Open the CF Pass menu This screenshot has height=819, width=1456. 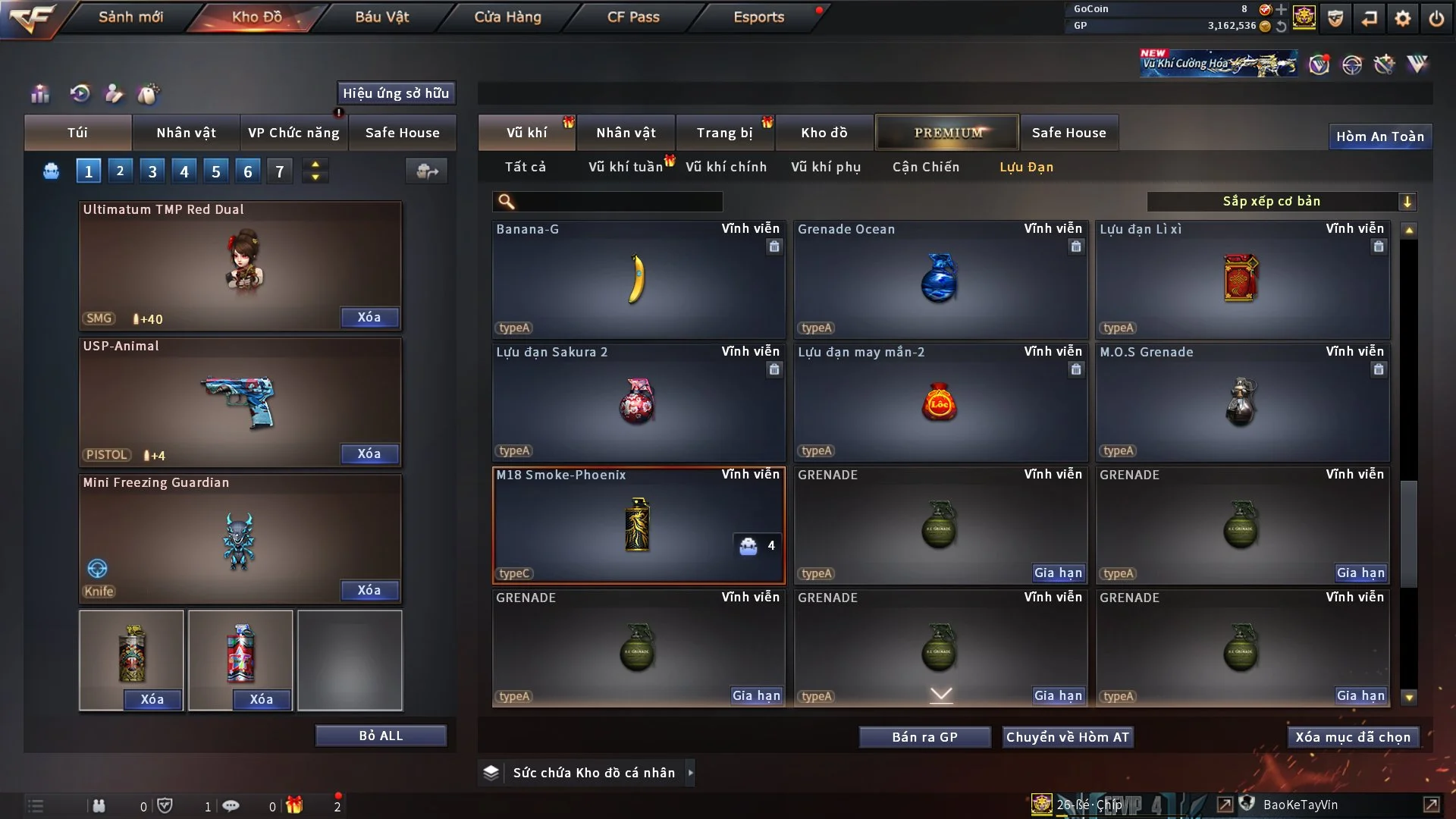[x=633, y=17]
